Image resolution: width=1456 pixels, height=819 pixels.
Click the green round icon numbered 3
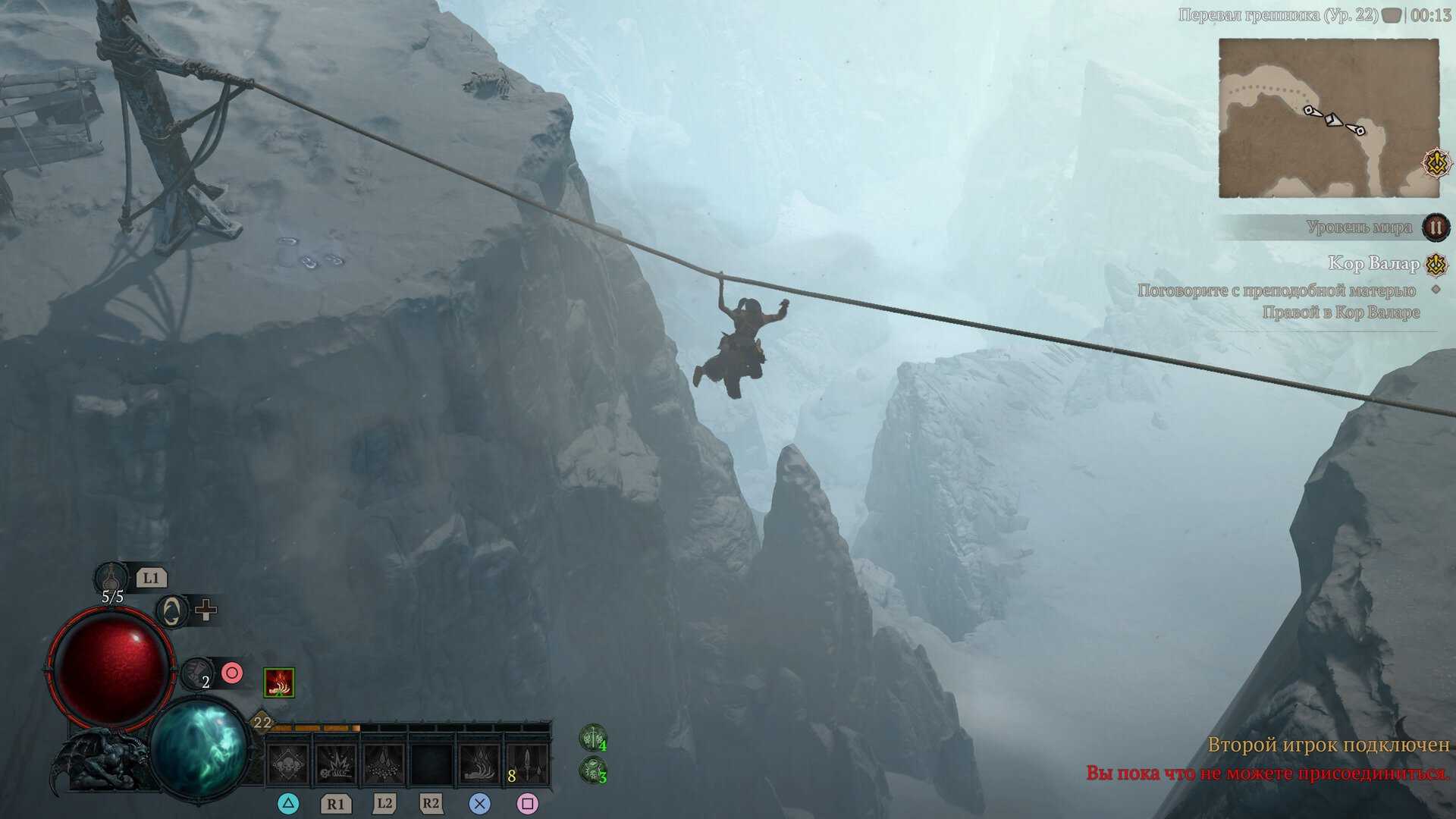(x=592, y=770)
